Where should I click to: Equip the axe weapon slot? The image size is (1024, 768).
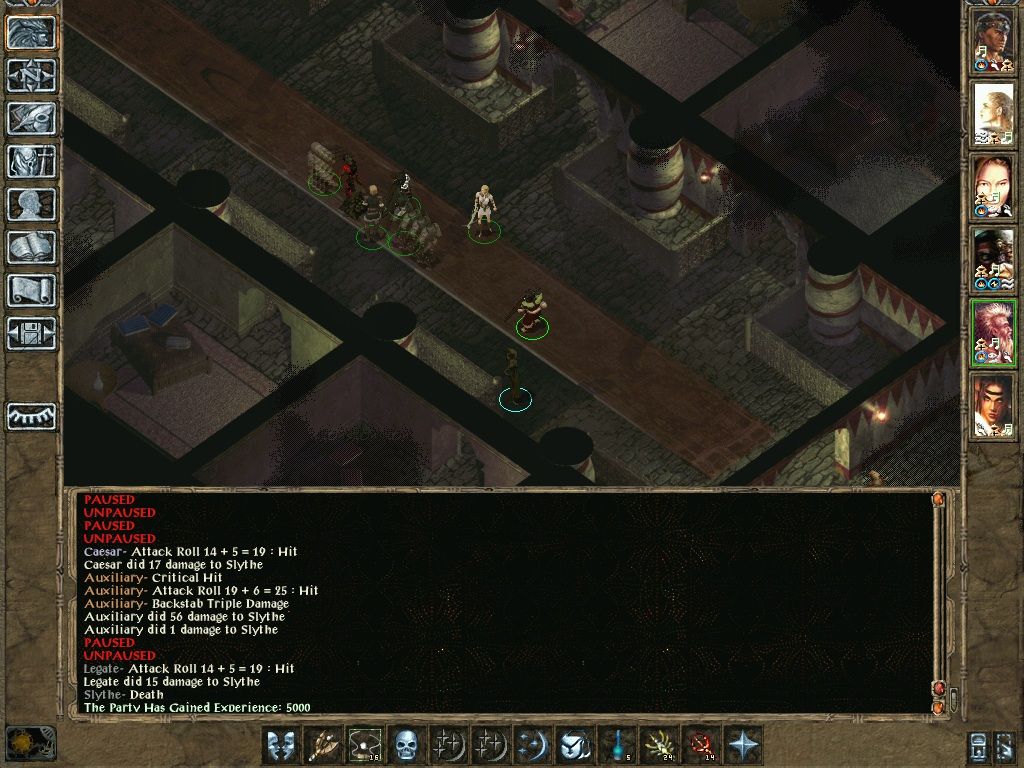323,746
